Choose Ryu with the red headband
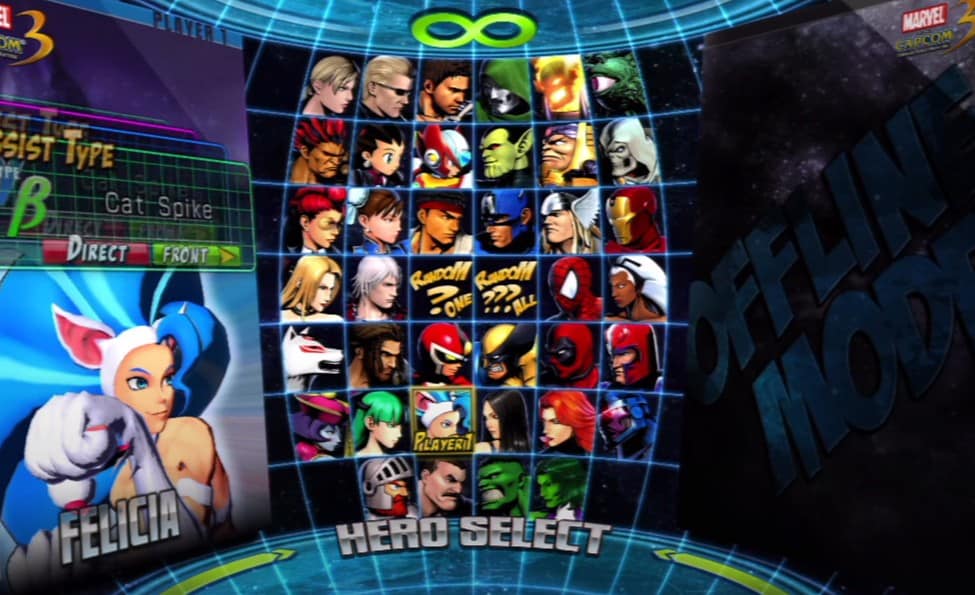 tap(441, 220)
